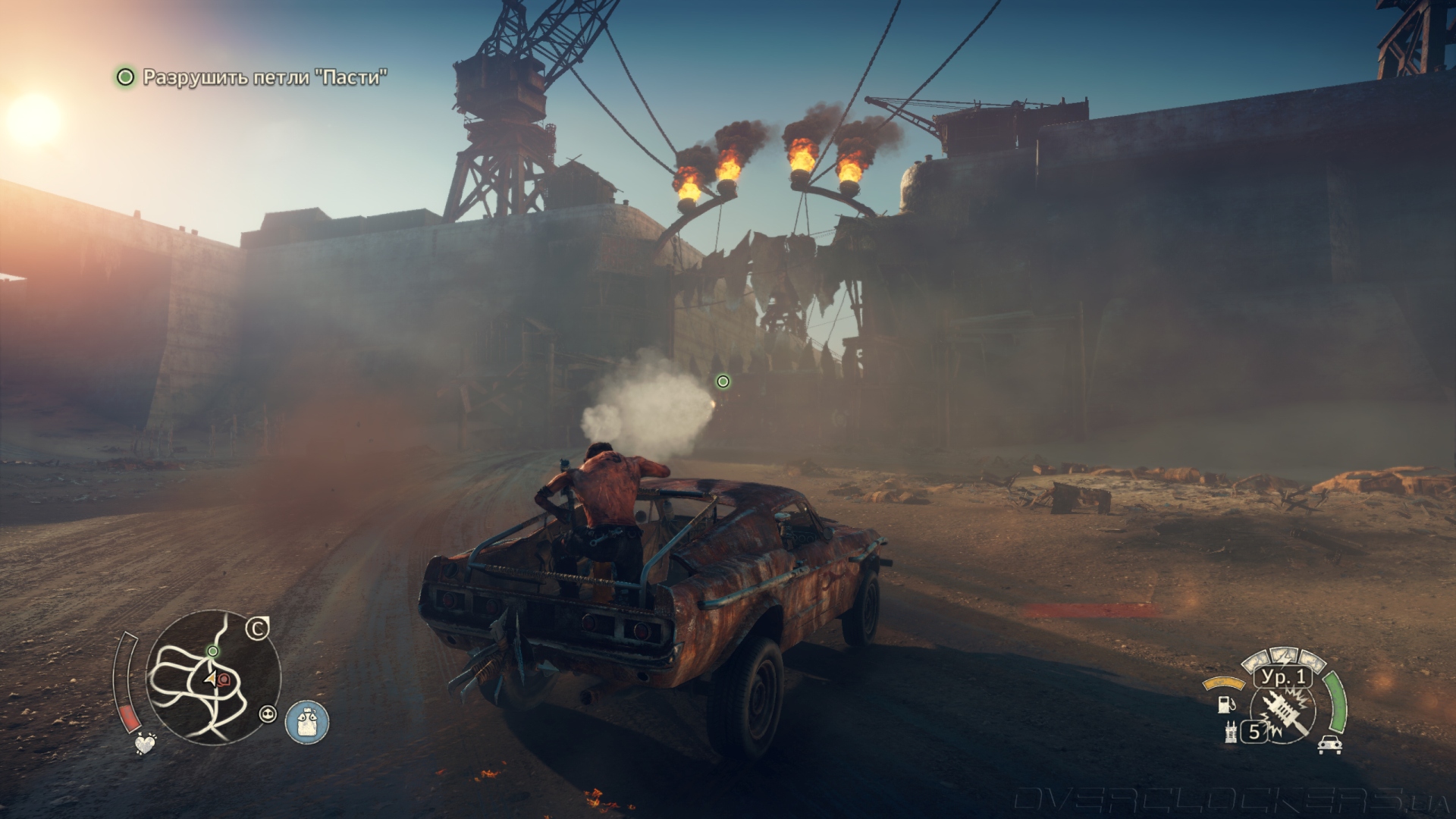This screenshot has width=1456, height=819.
Task: Click the fuel pump icon in the HUD
Action: 1225,706
